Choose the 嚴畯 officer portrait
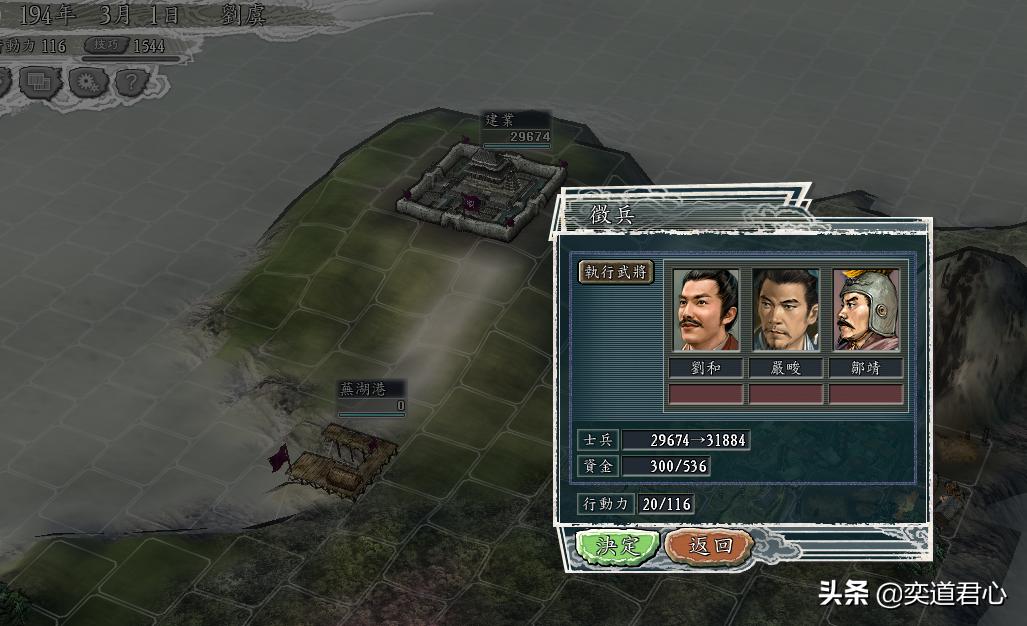Viewport: 1027px width, 626px height. (x=786, y=310)
